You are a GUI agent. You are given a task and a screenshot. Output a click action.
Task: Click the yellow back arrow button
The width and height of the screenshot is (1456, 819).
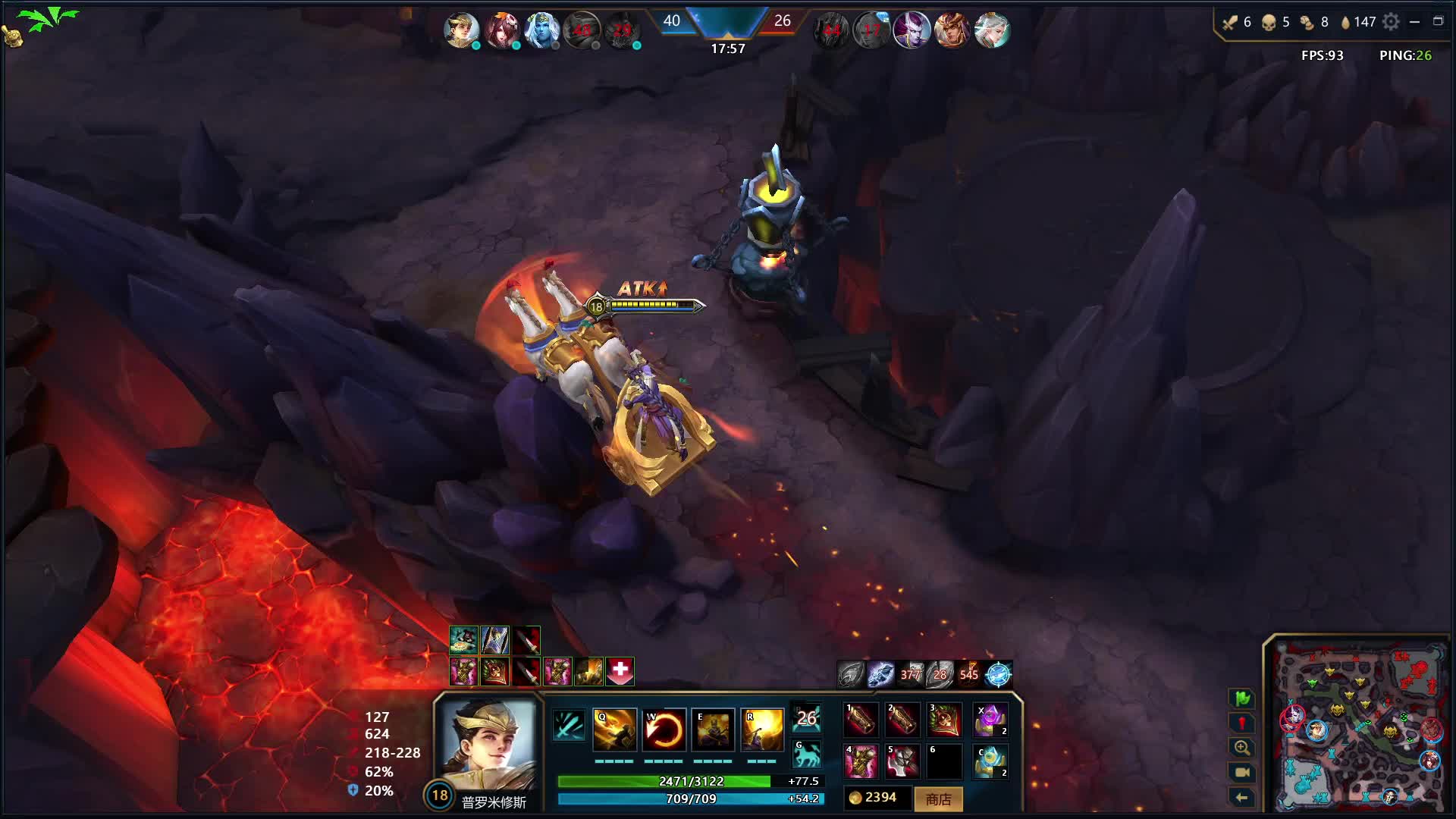[x=1242, y=797]
